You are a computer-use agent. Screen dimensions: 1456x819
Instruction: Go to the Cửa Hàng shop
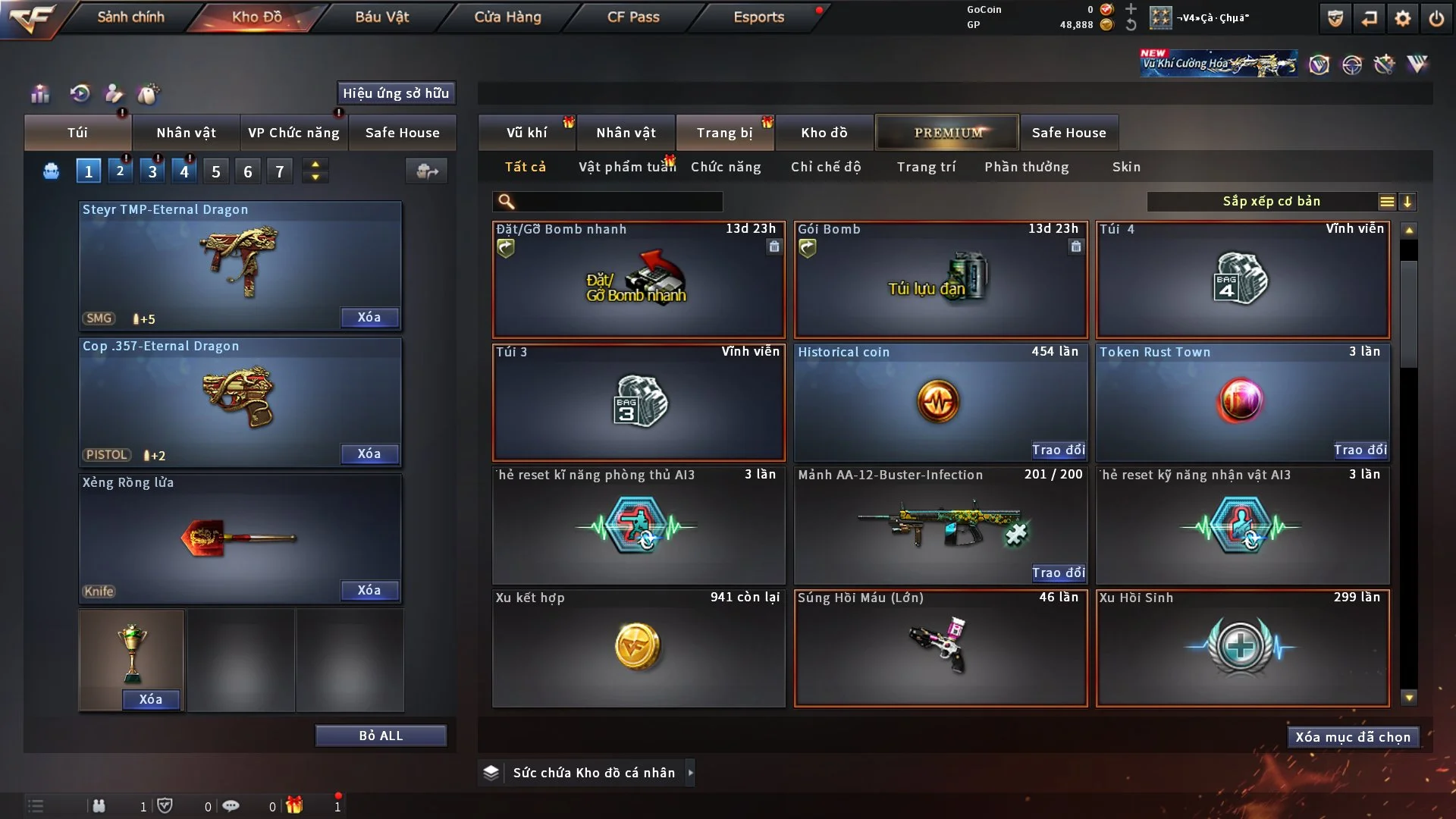coord(507,17)
